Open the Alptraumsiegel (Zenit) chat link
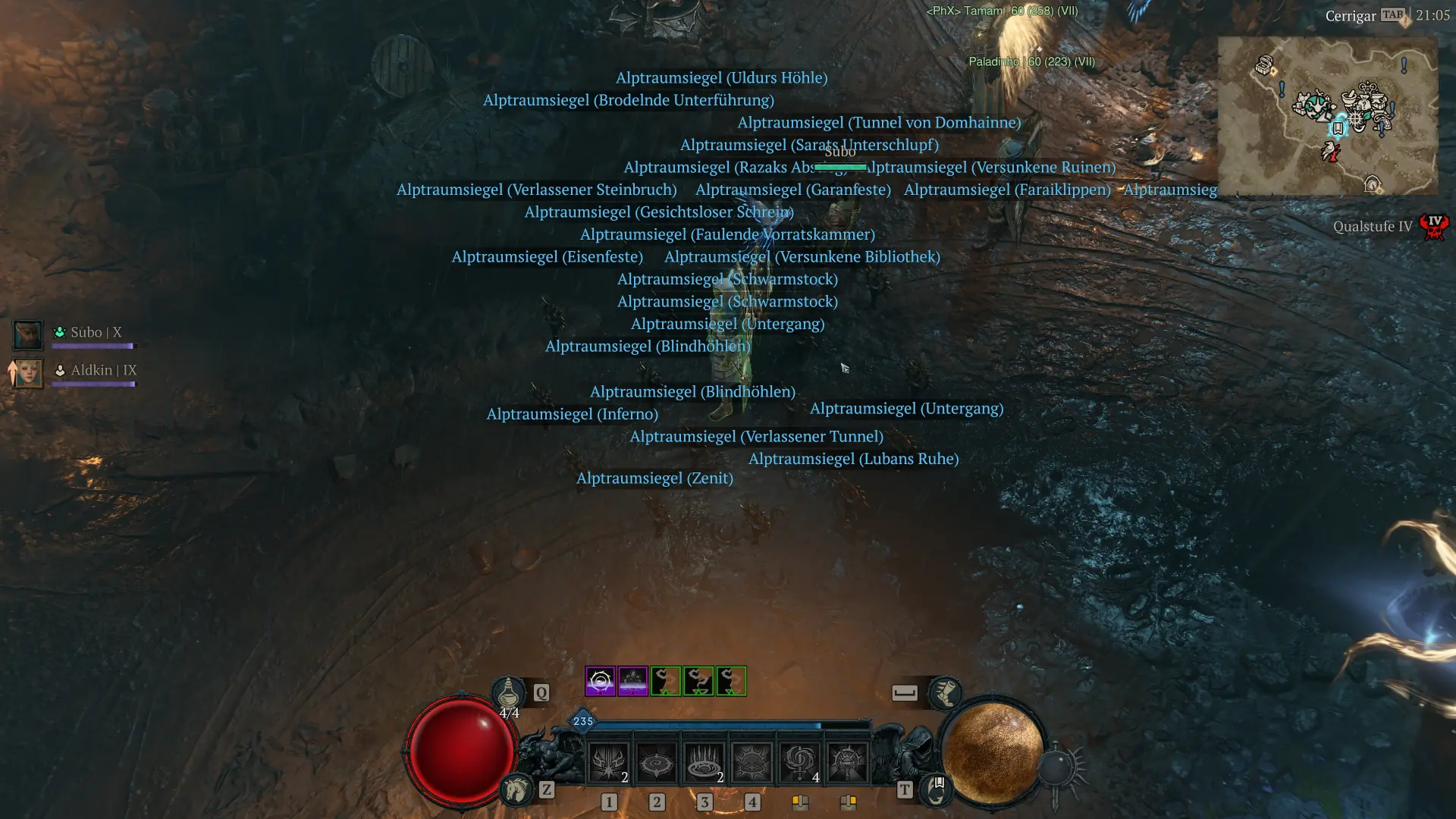Image resolution: width=1456 pixels, height=819 pixels. (655, 478)
